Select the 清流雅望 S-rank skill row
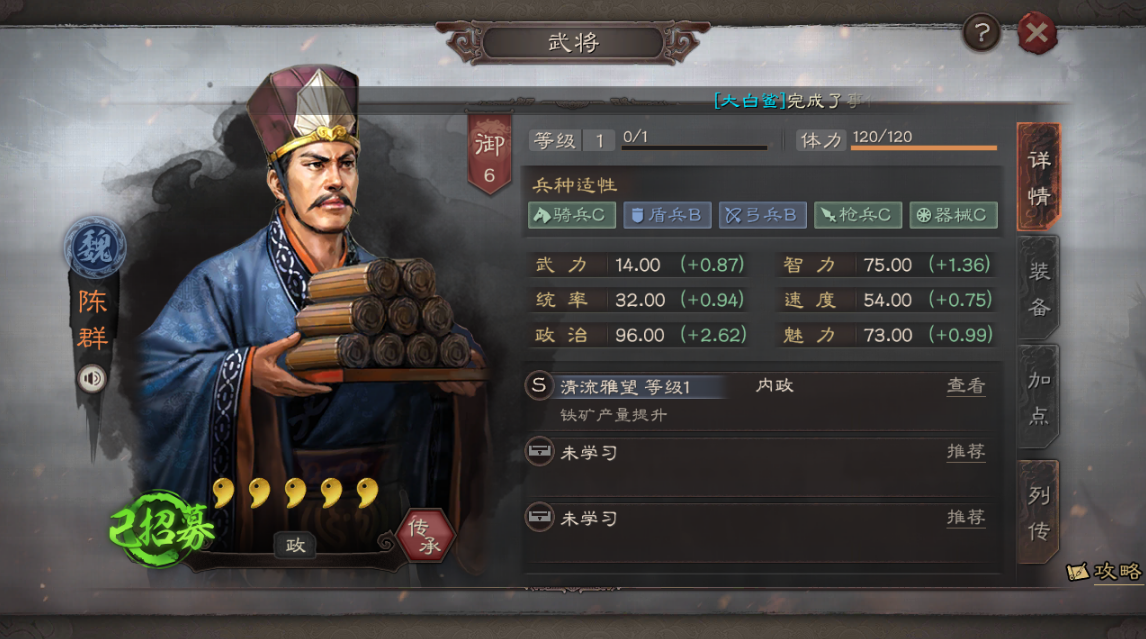The image size is (1146, 639). pyautogui.click(x=640, y=387)
